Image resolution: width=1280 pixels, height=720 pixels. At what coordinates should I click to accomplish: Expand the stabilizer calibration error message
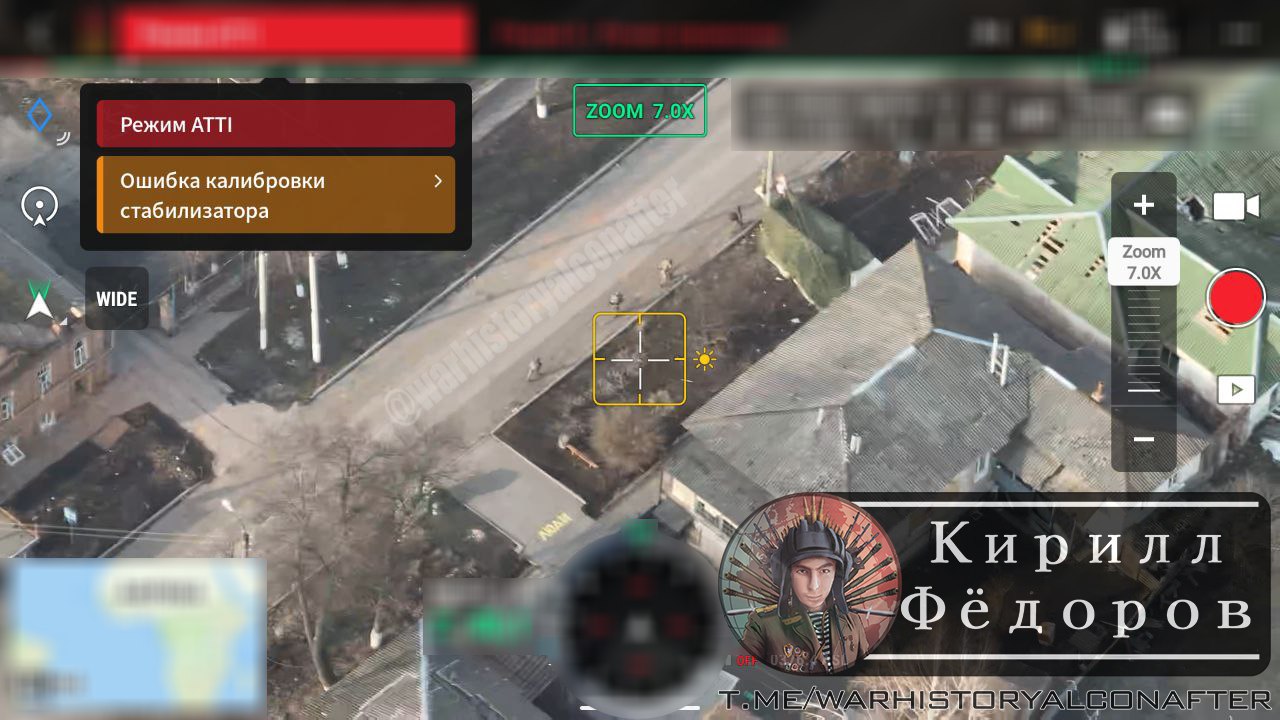click(x=275, y=195)
